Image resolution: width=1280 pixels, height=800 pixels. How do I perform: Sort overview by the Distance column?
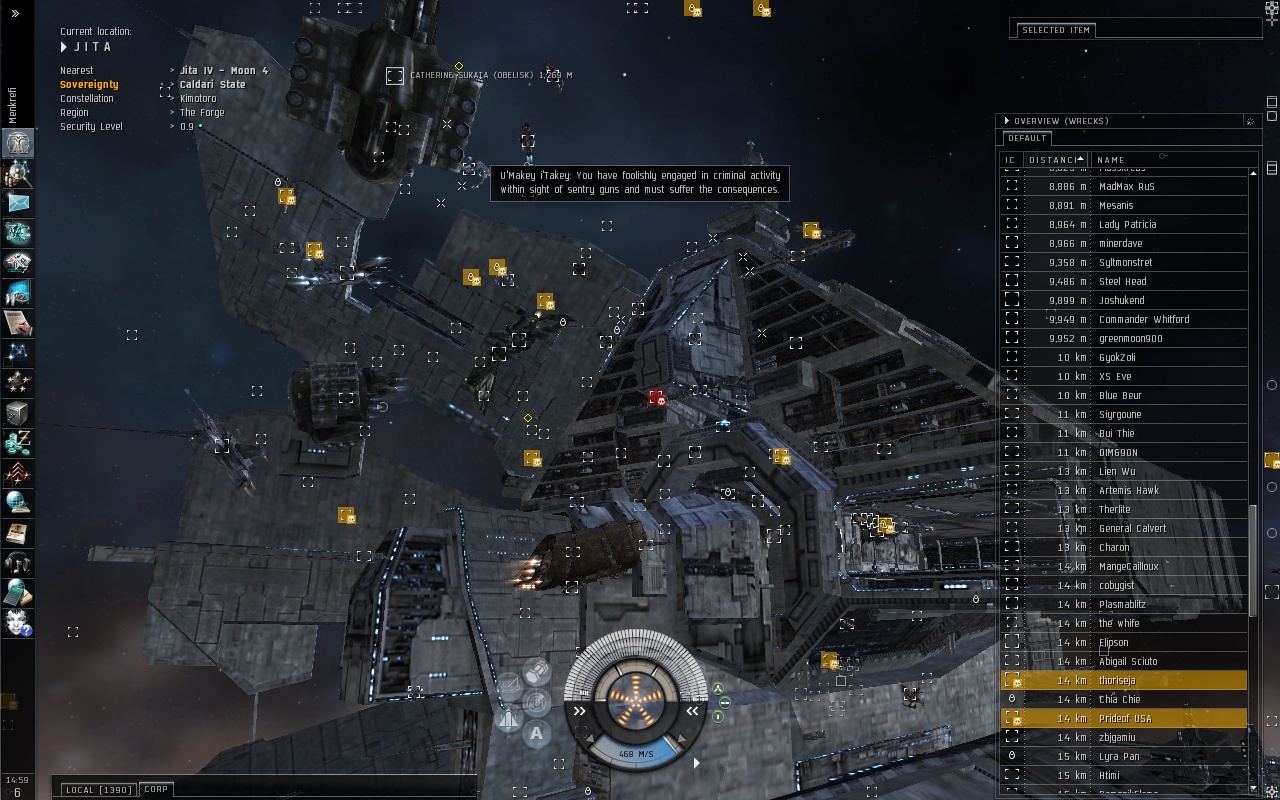click(1054, 159)
